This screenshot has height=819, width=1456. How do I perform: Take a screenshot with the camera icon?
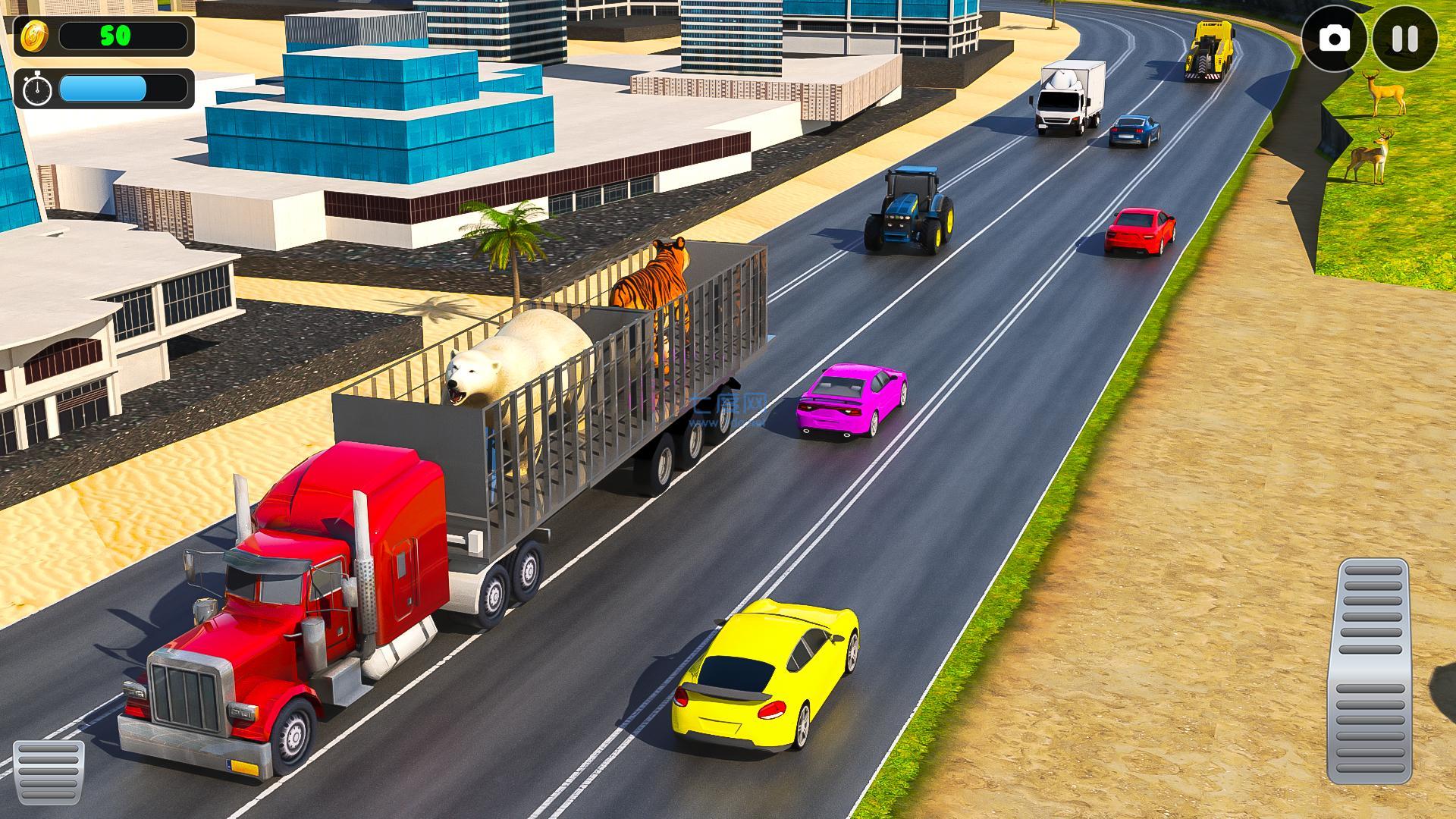(x=1335, y=38)
